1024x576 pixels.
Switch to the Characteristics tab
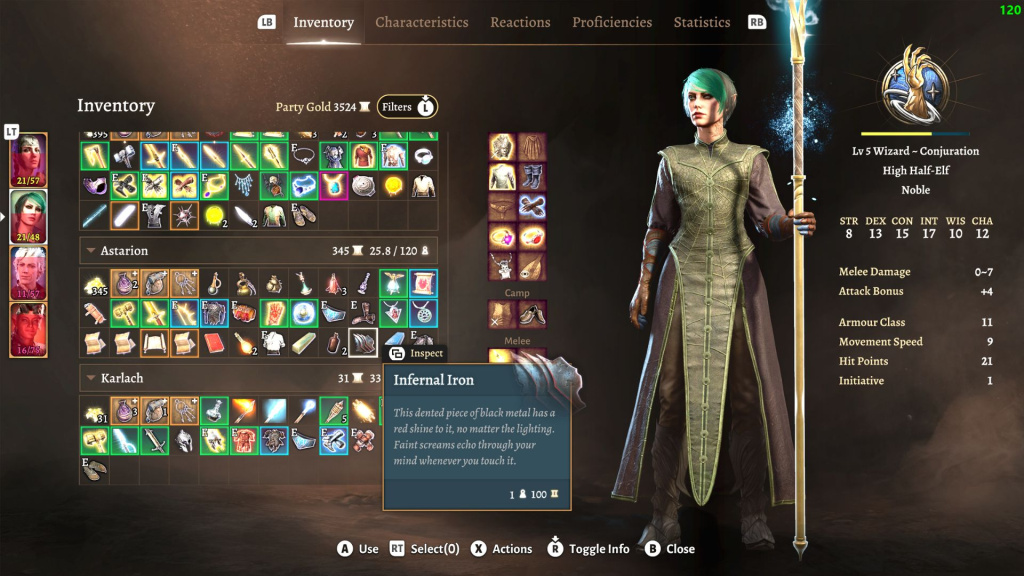421,22
